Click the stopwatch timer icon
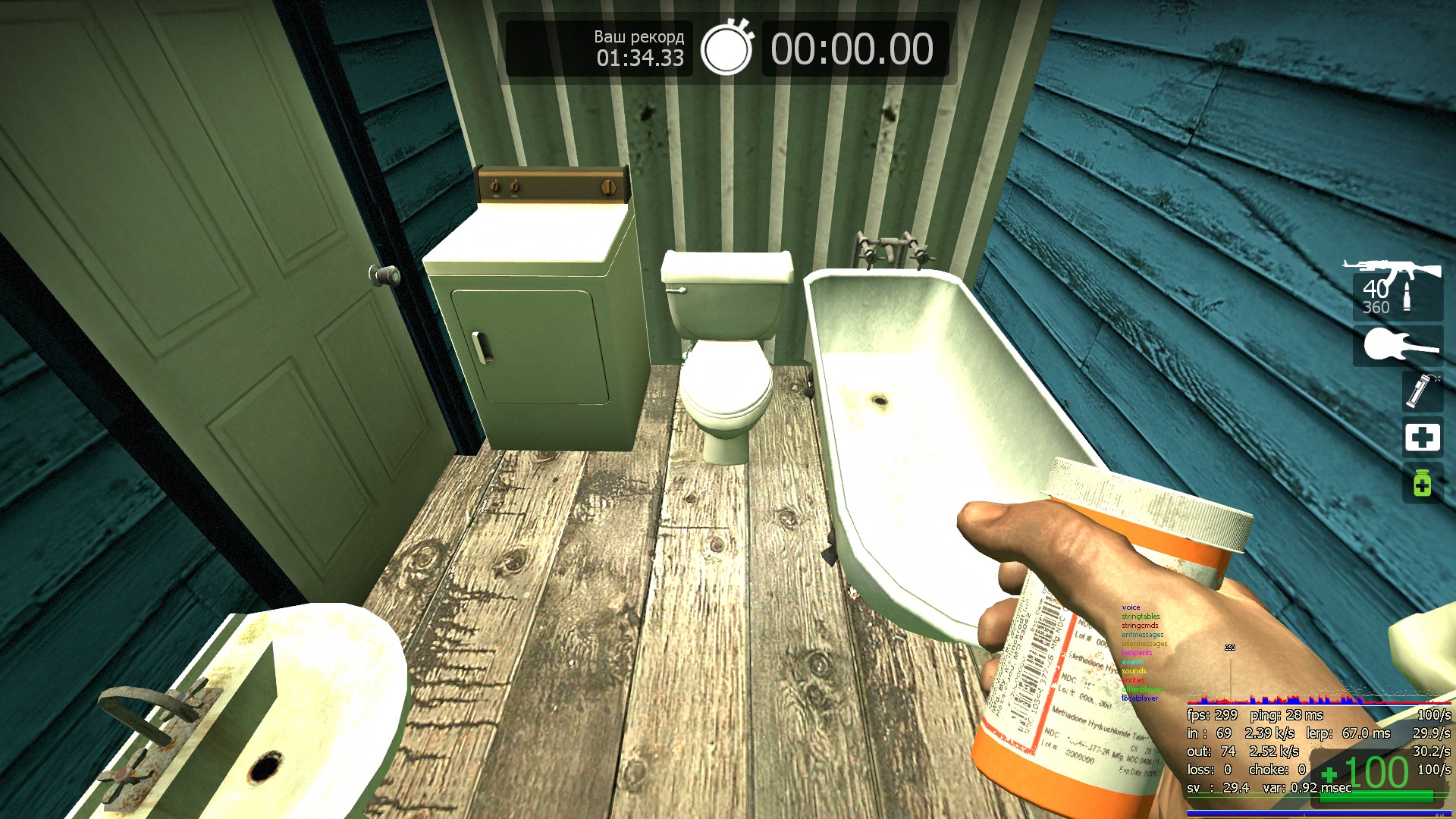The width and height of the screenshot is (1456, 819). coord(726,49)
